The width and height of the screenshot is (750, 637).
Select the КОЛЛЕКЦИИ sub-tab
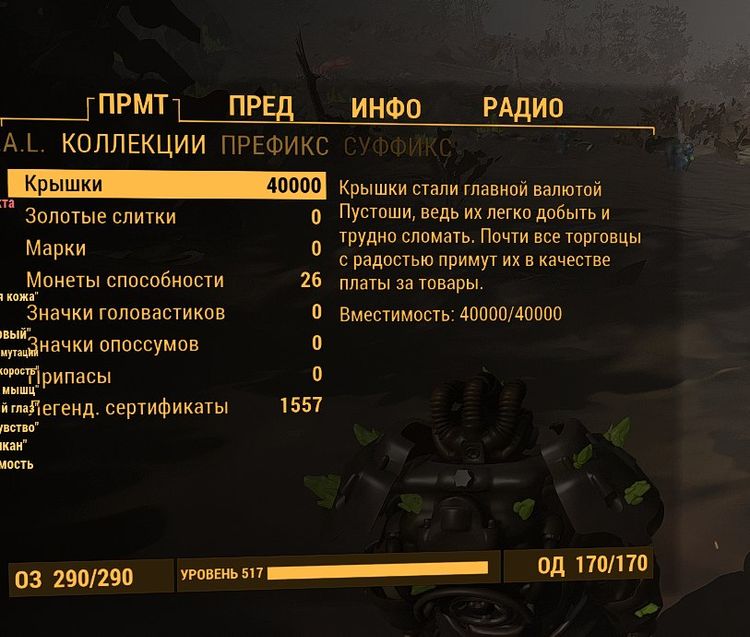pyautogui.click(x=134, y=145)
